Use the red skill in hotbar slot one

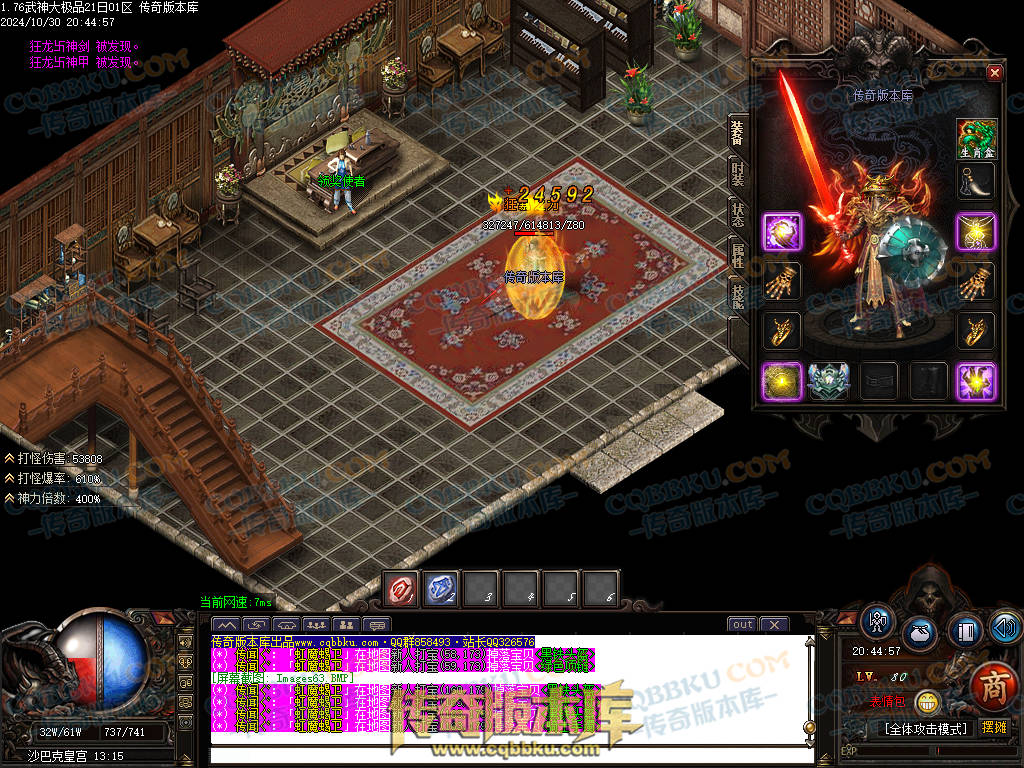click(402, 589)
